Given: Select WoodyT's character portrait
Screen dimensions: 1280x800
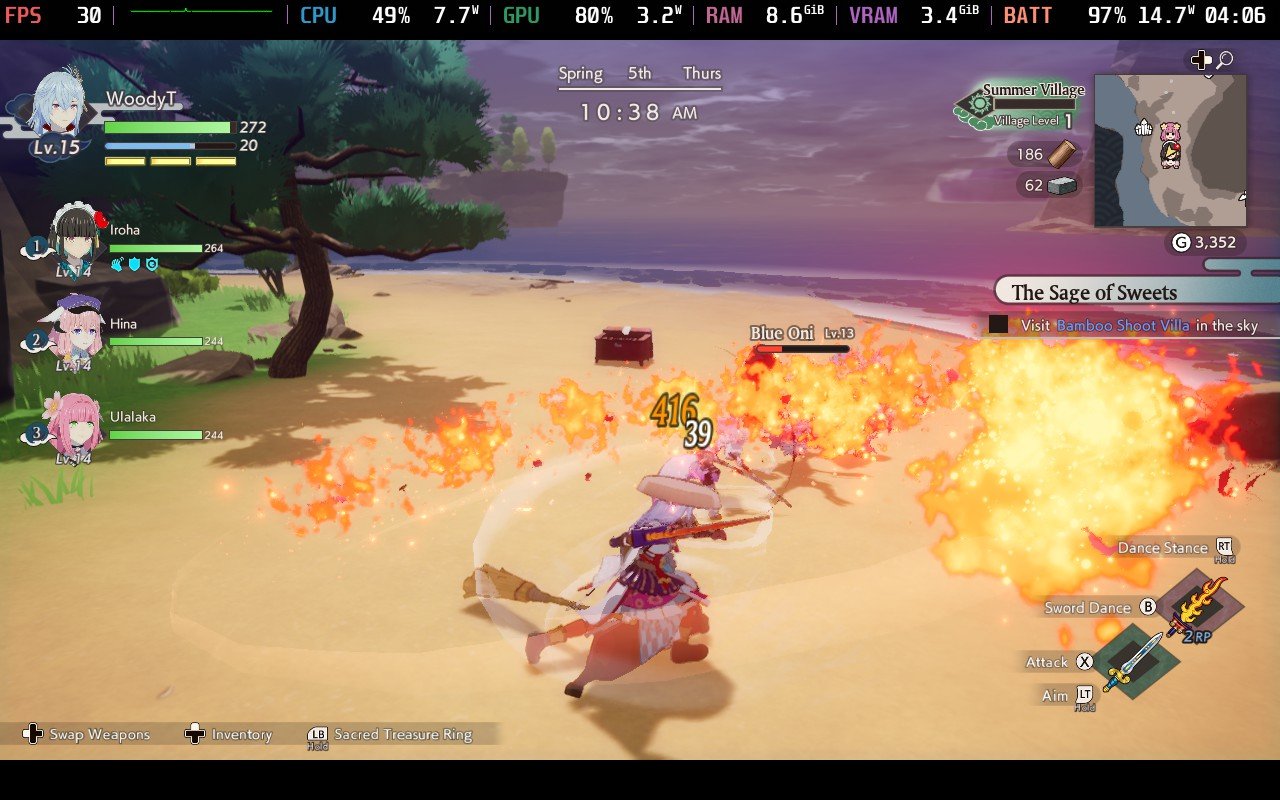Looking at the screenshot, I should click(56, 107).
